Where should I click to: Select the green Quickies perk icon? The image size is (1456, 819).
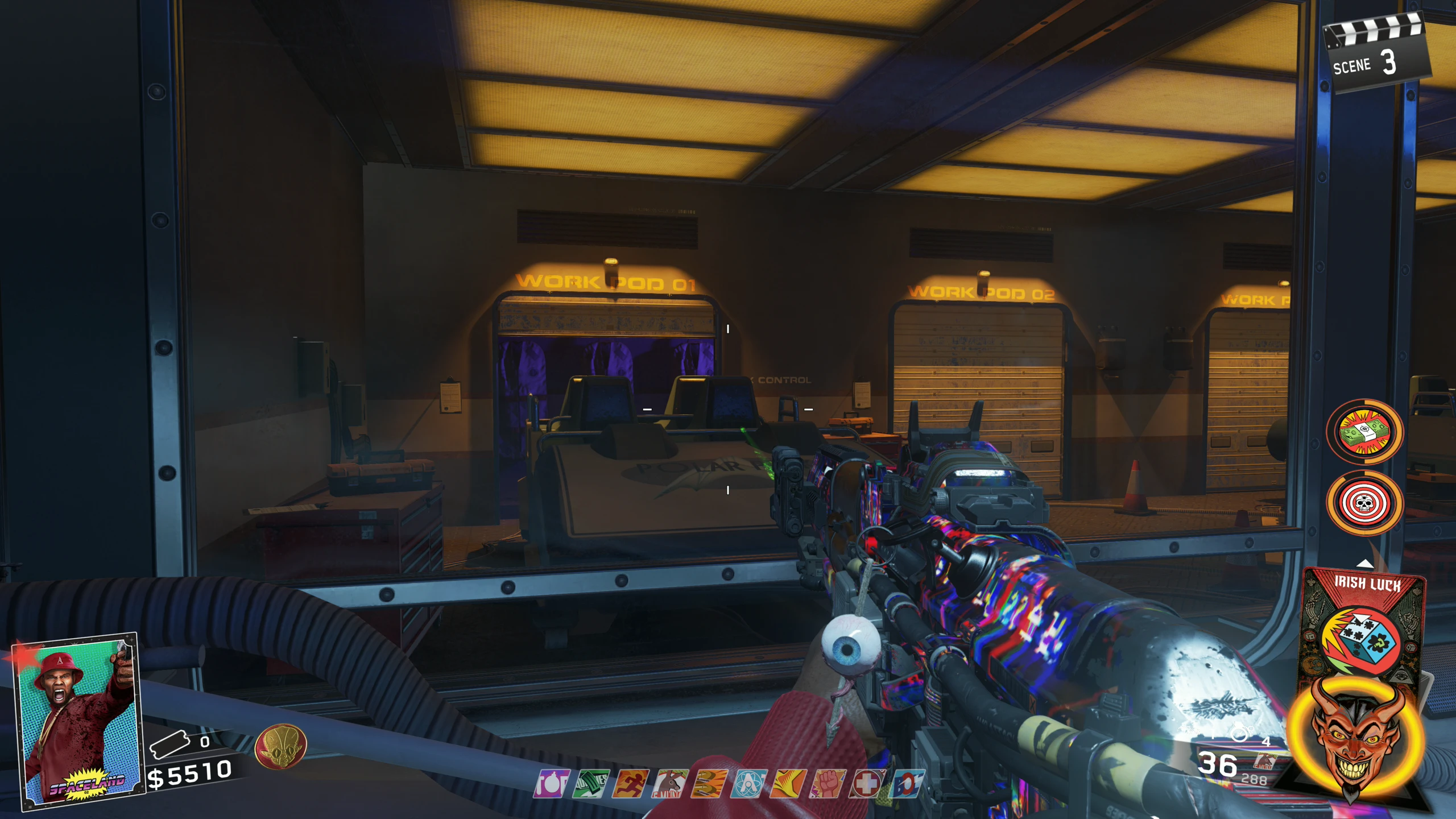[591, 784]
